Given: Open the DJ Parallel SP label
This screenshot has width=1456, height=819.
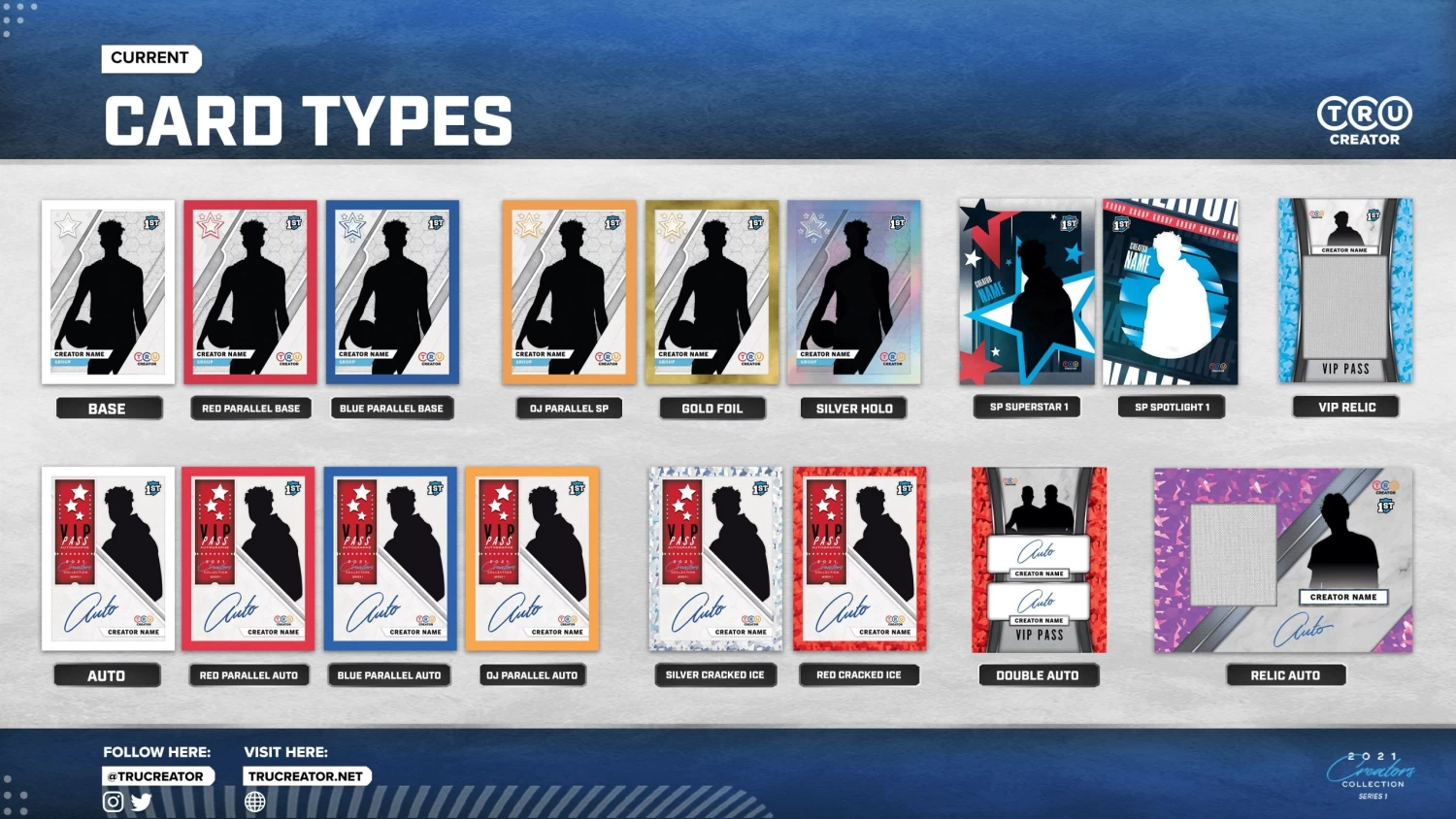Looking at the screenshot, I should (569, 409).
